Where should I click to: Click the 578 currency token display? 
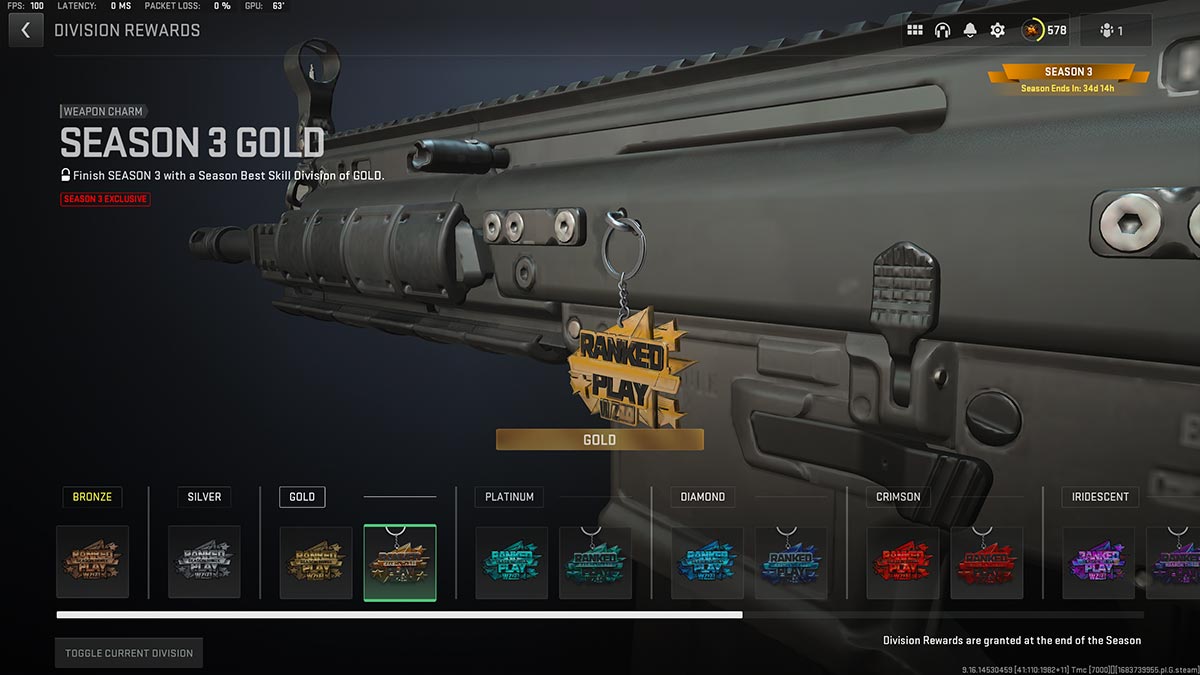tap(1044, 30)
